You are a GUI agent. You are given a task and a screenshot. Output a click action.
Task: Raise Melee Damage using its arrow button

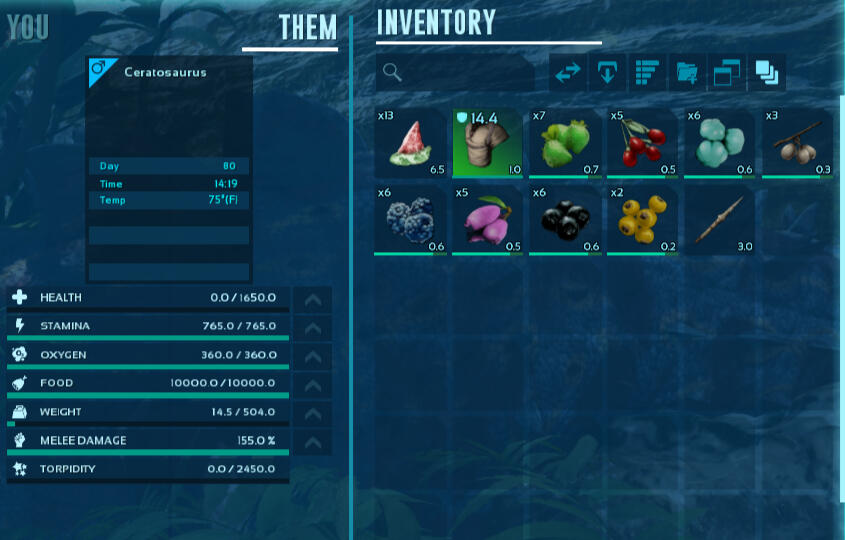pos(312,441)
